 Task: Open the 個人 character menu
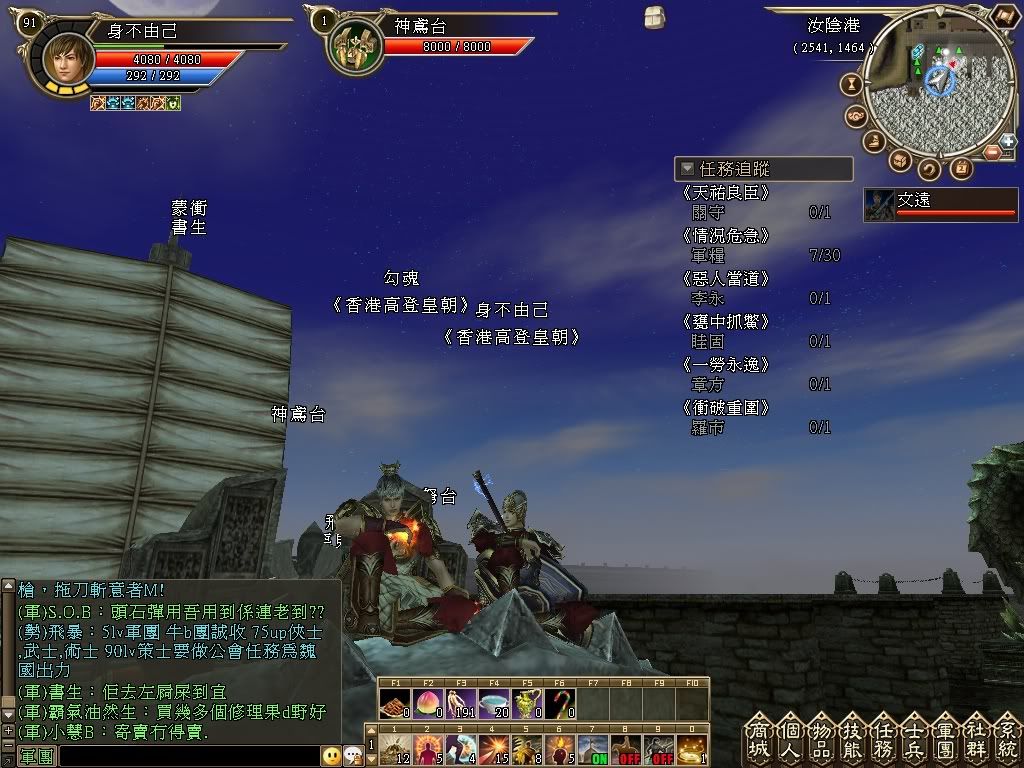pyautogui.click(x=791, y=739)
